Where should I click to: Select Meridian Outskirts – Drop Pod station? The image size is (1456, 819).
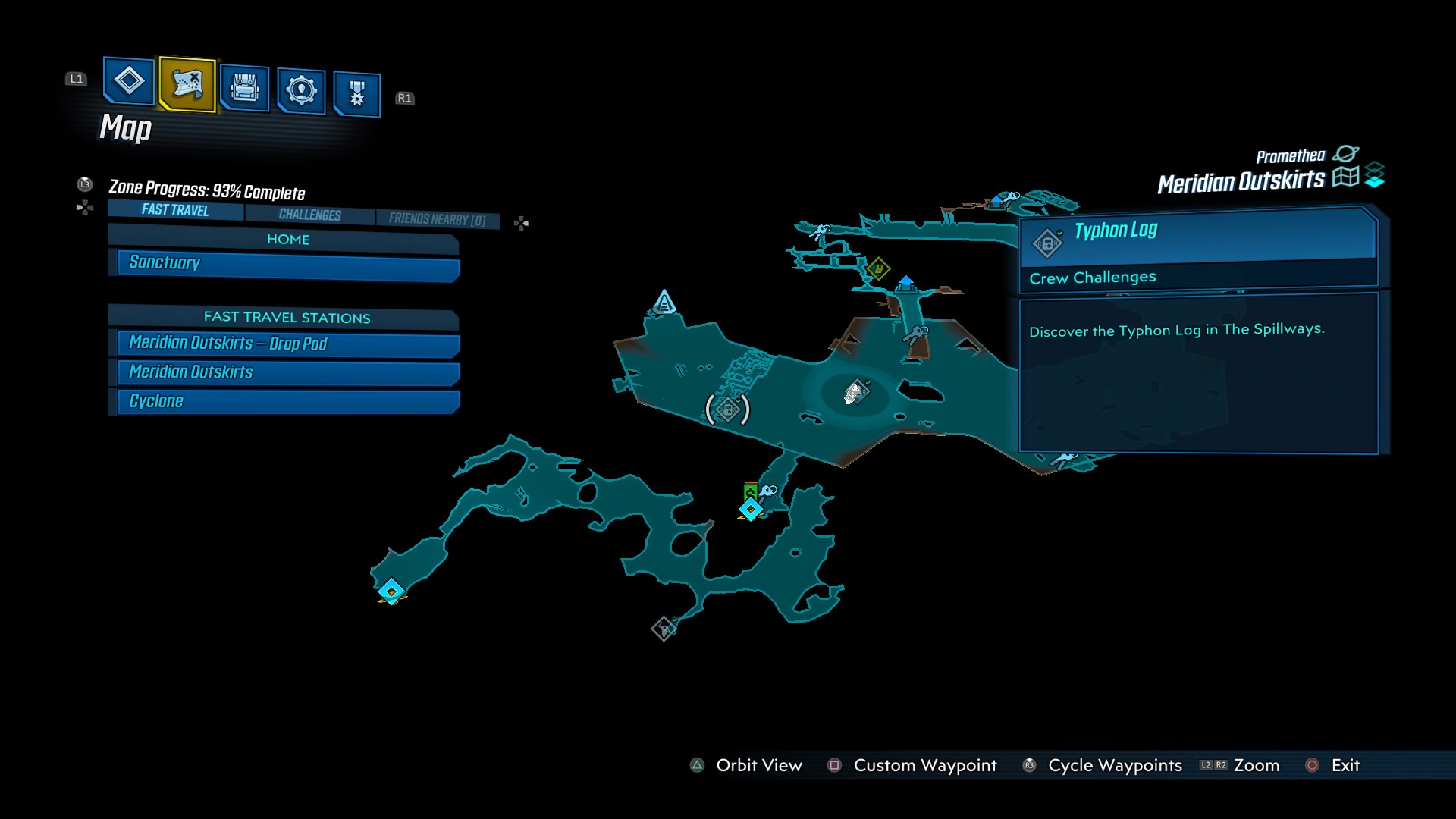[288, 344]
